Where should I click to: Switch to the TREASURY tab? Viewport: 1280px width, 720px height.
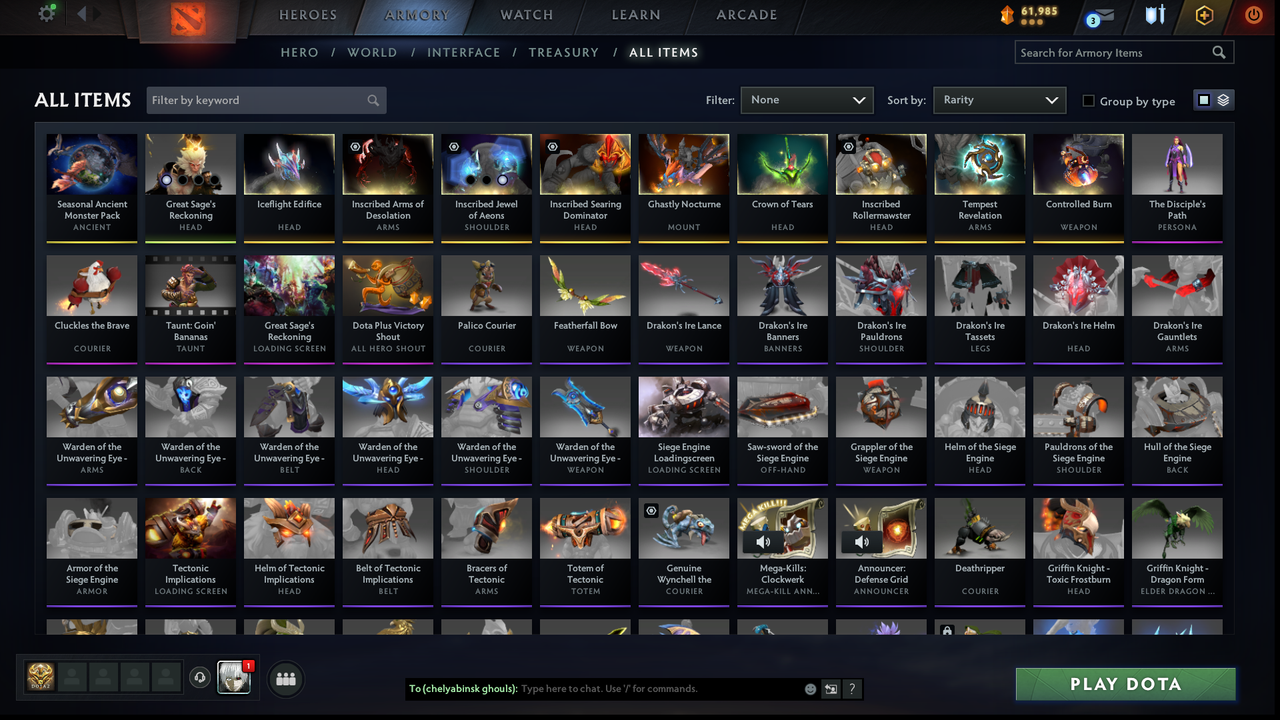[x=563, y=52]
